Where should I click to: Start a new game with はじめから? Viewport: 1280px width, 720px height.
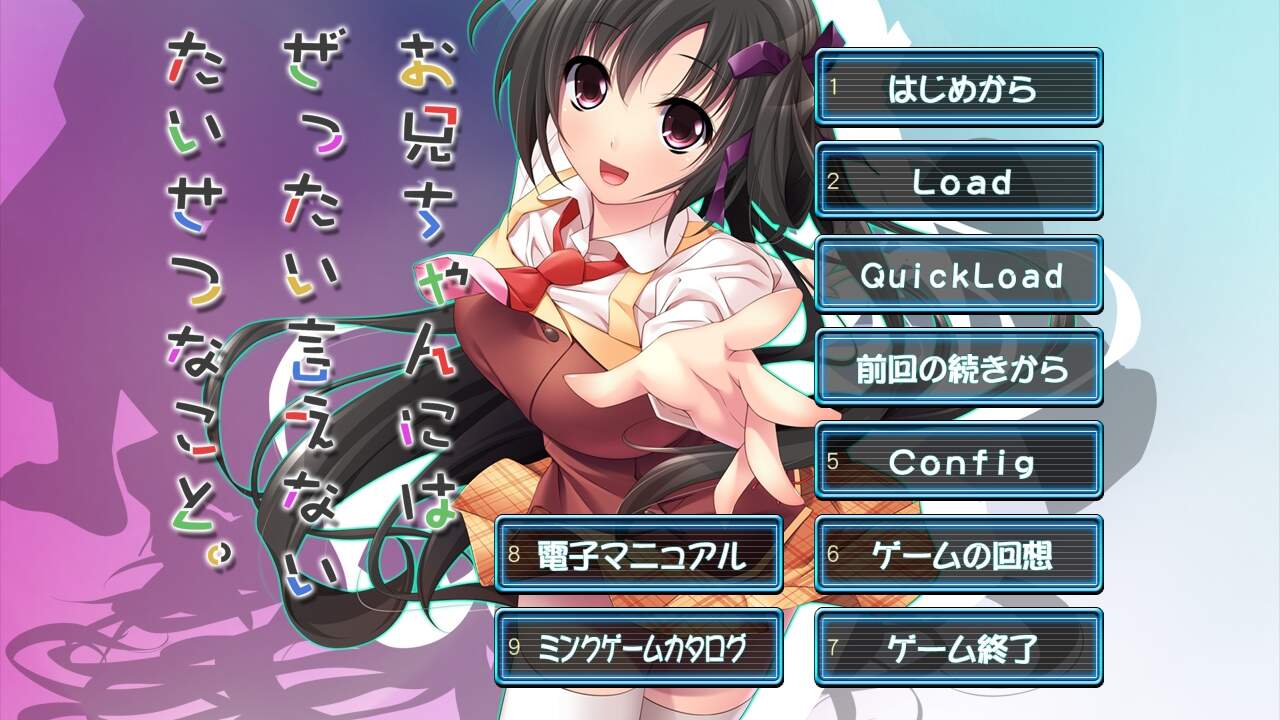[959, 88]
